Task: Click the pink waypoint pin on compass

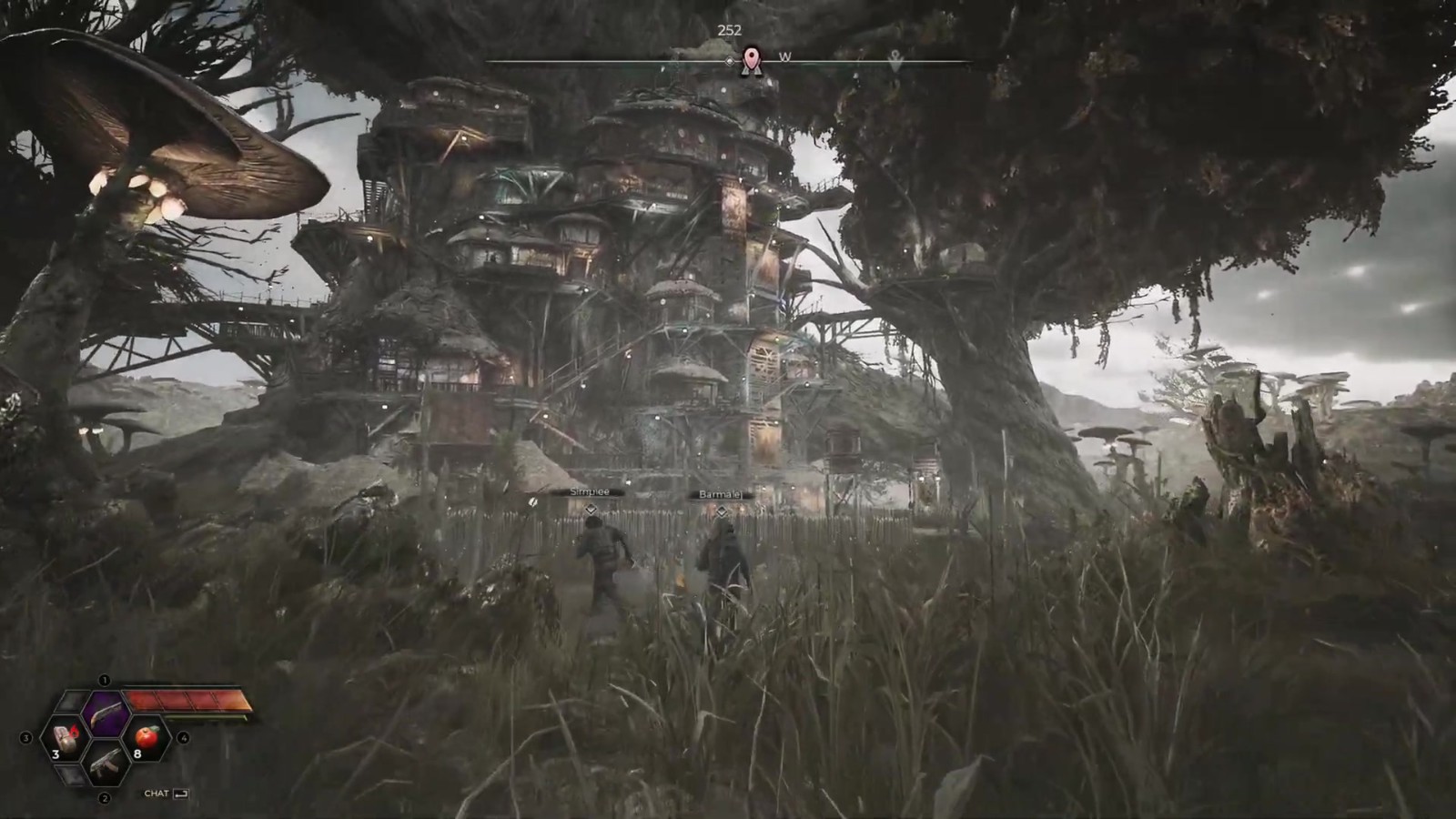Action: (x=751, y=61)
